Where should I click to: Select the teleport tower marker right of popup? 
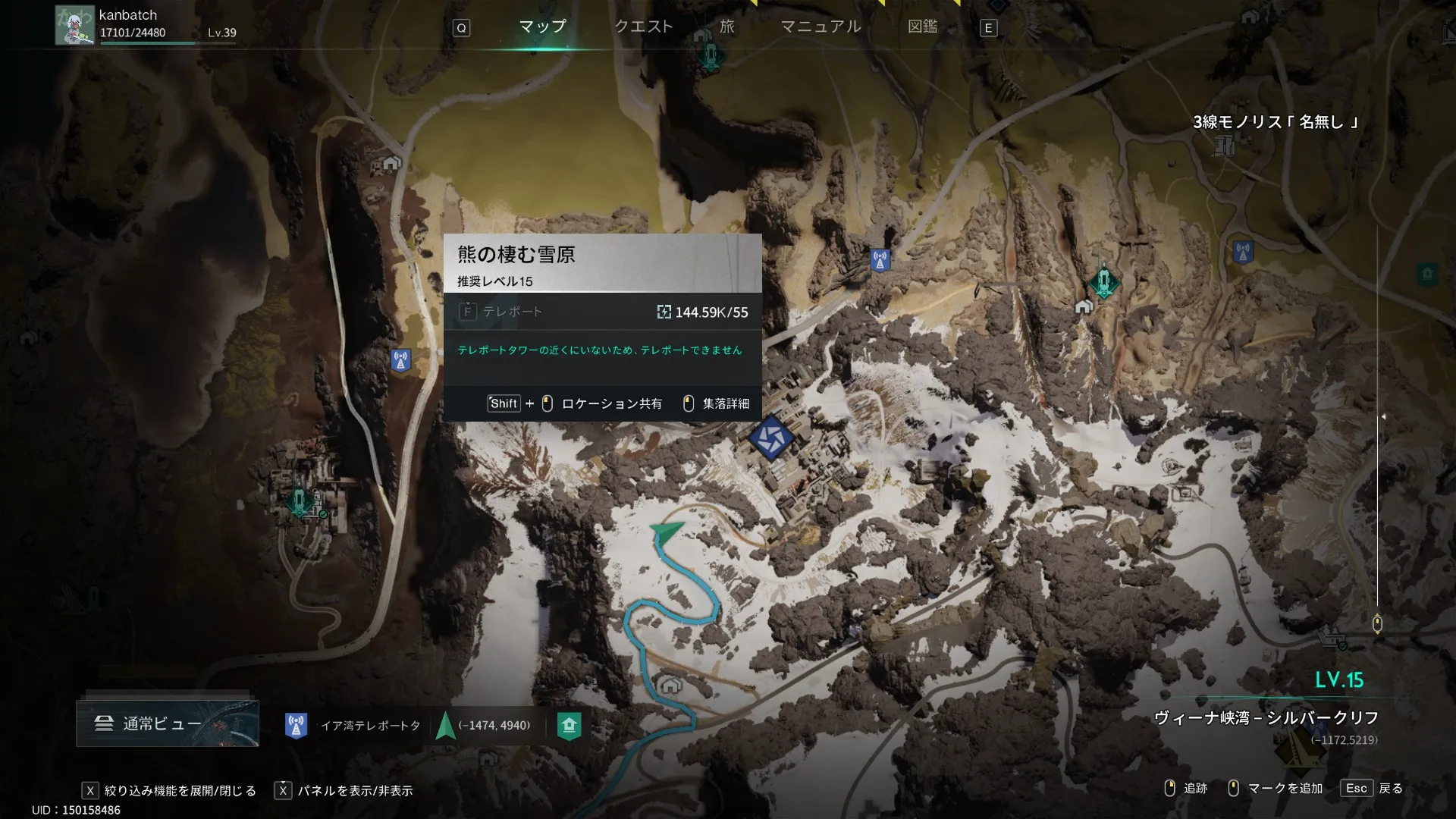pos(880,261)
